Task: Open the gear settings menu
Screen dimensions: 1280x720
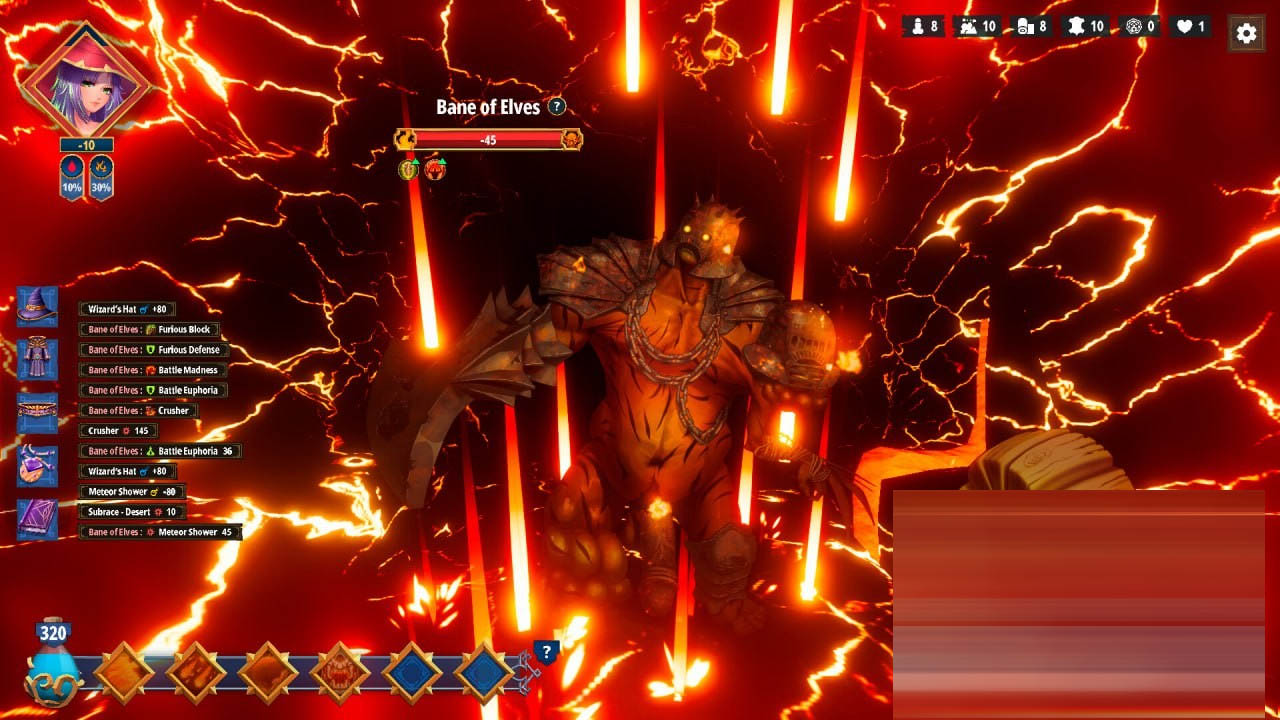Action: tap(1246, 33)
